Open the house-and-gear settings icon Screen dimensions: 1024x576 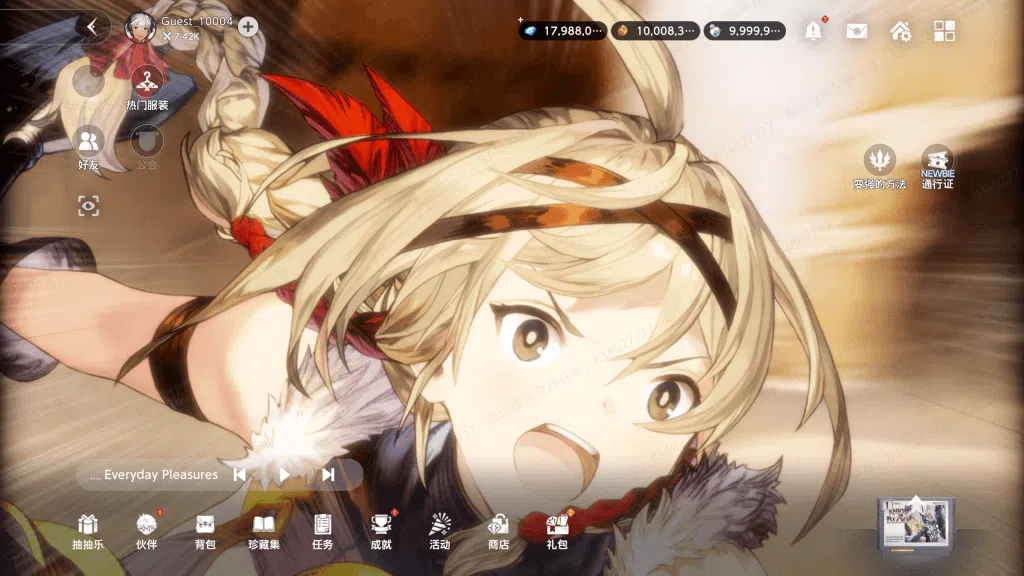[x=900, y=31]
